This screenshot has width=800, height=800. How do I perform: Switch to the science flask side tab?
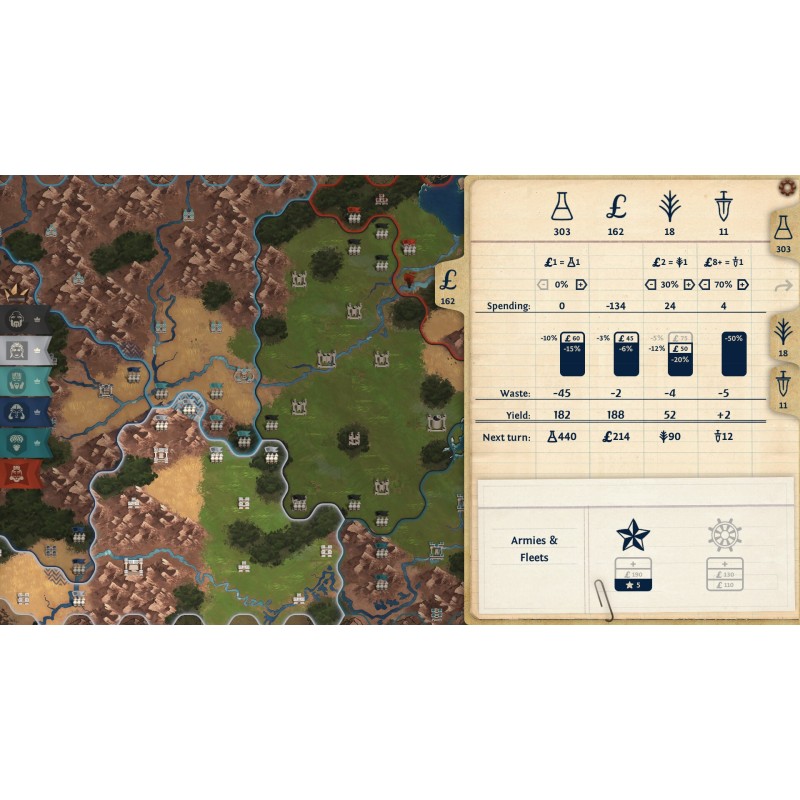[x=782, y=237]
